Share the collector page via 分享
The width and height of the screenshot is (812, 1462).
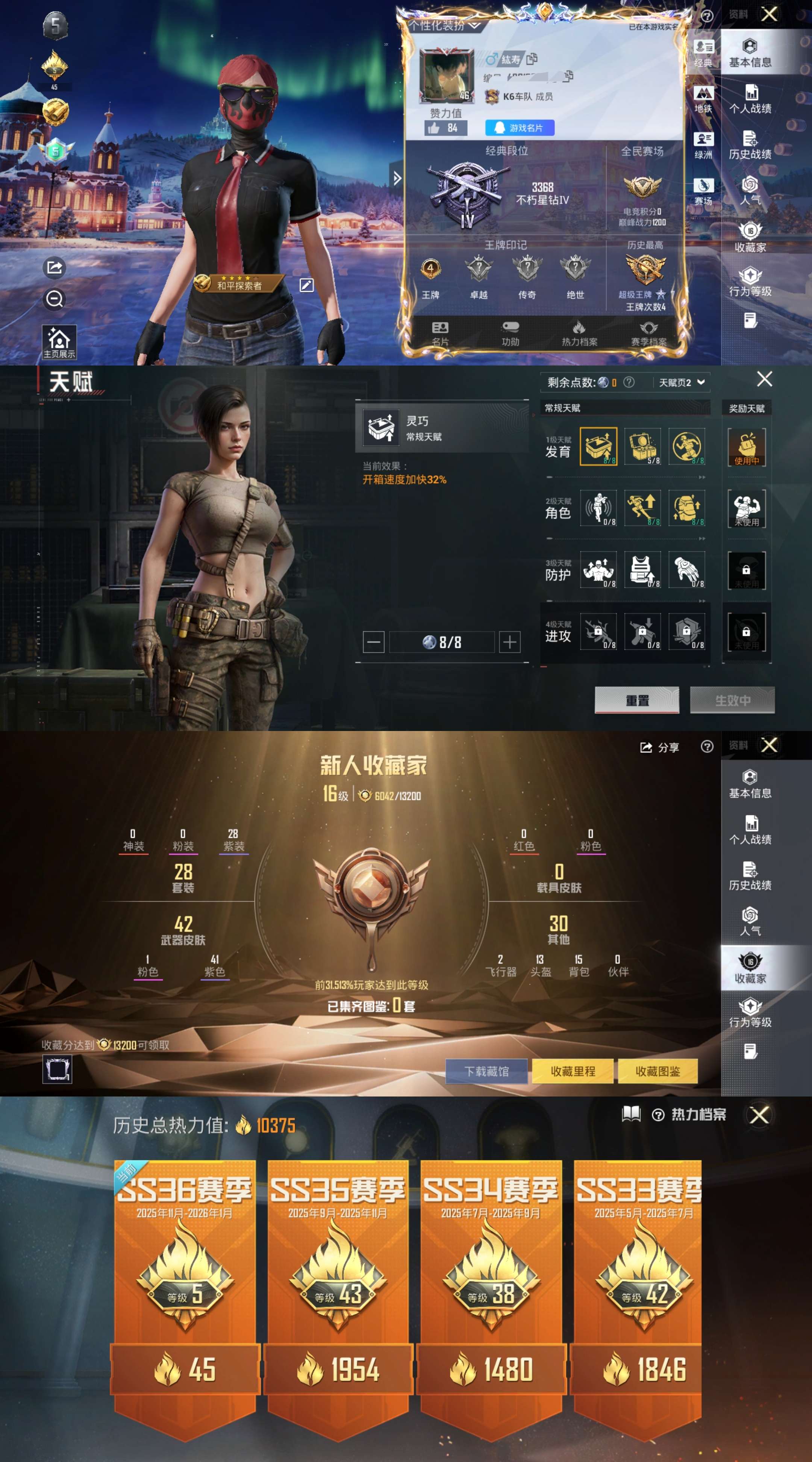pos(659,748)
